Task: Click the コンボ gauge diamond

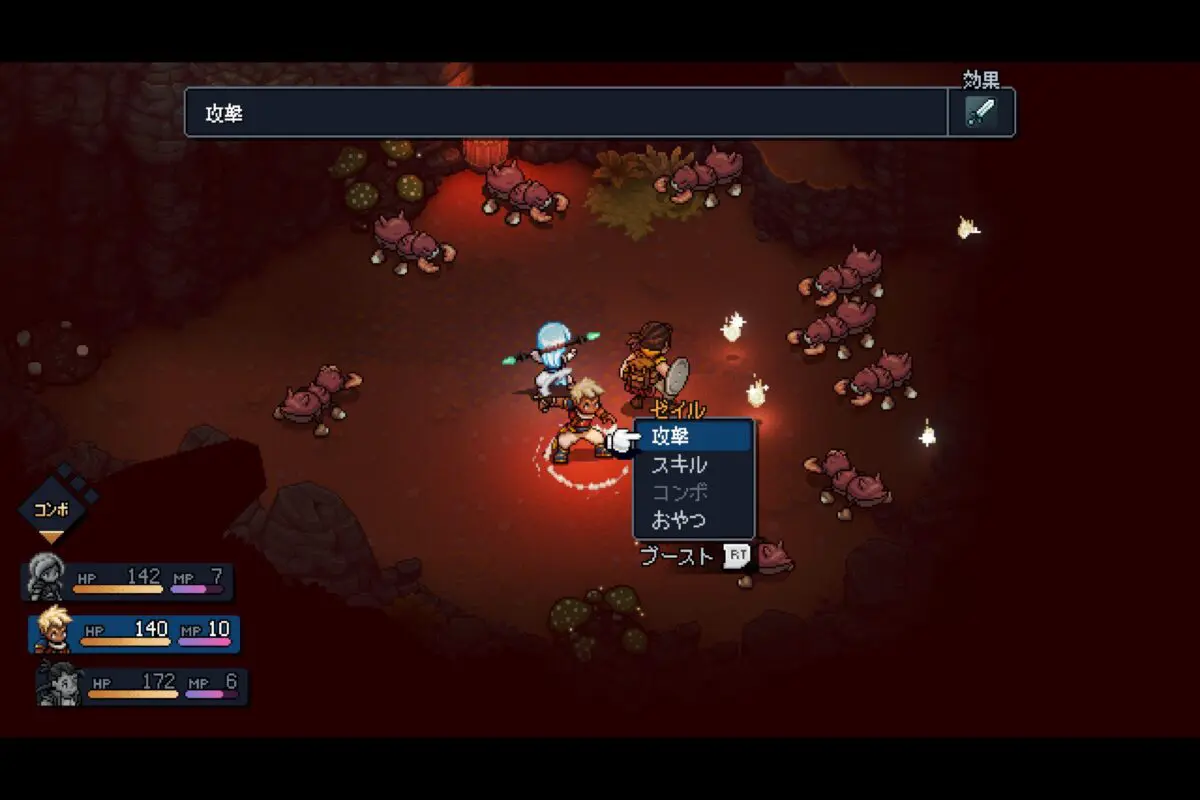Action: pos(51,508)
